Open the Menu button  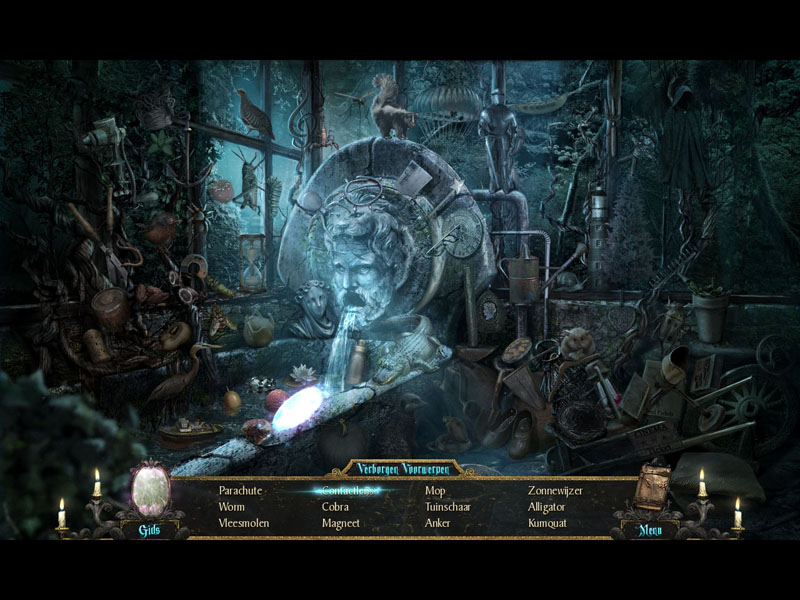pyautogui.click(x=653, y=530)
